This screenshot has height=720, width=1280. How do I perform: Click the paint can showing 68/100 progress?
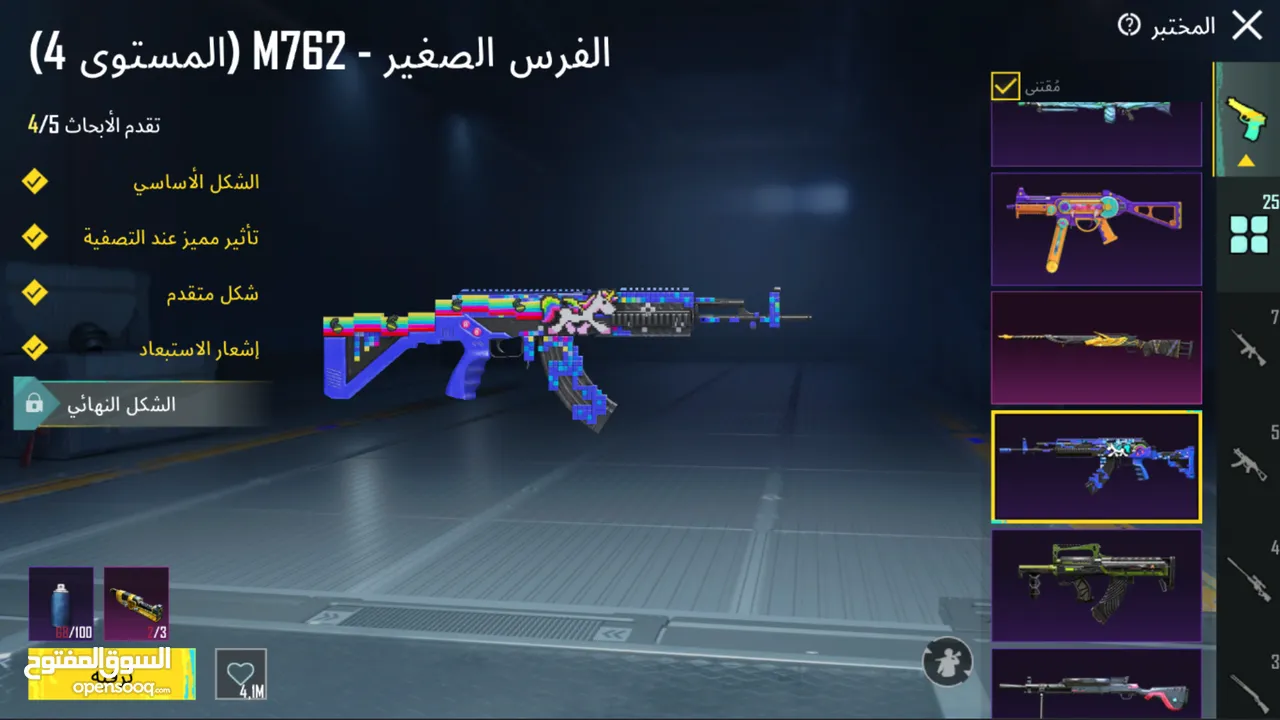(60, 604)
